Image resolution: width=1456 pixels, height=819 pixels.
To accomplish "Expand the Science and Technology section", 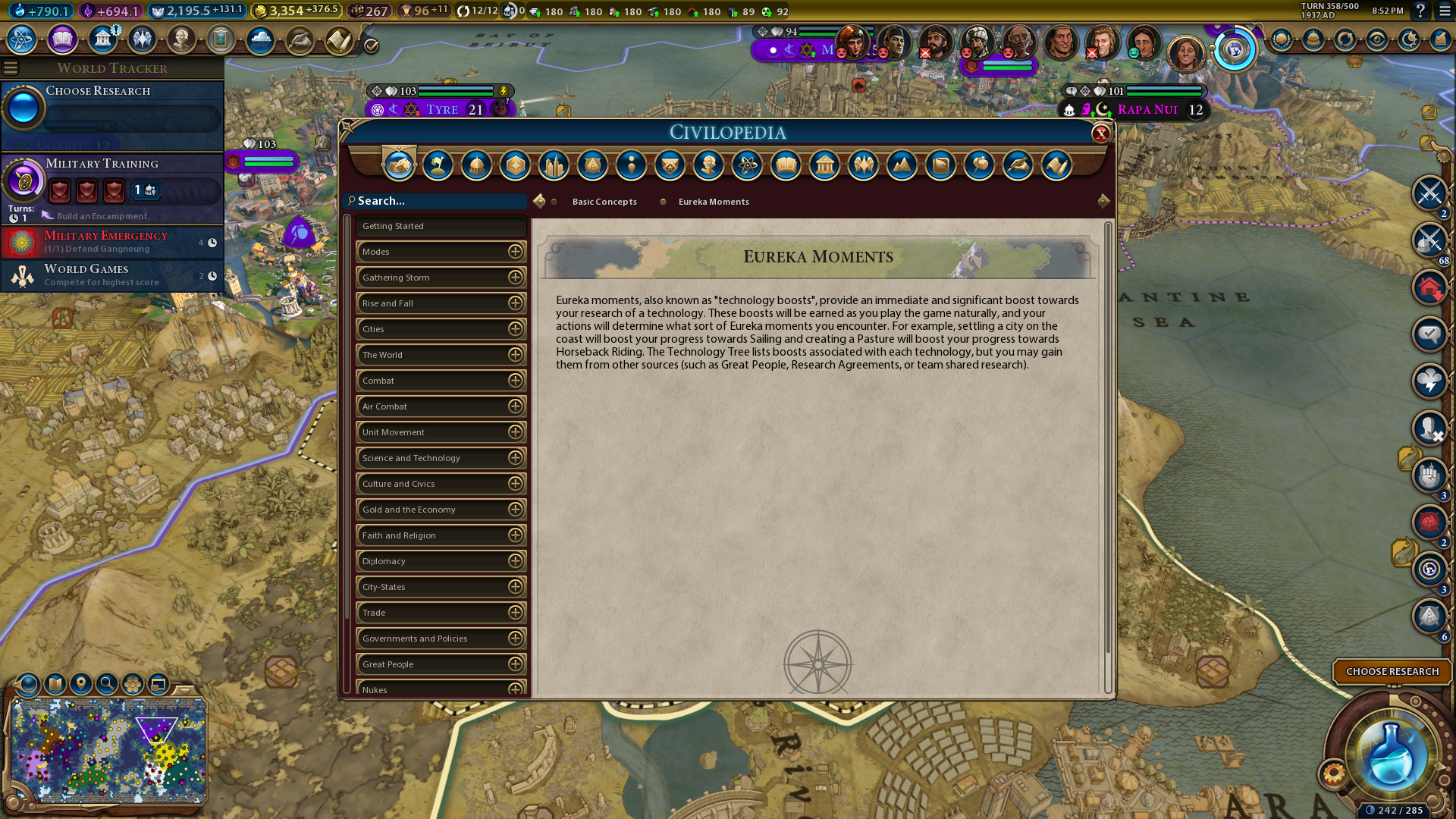I will coord(515,458).
